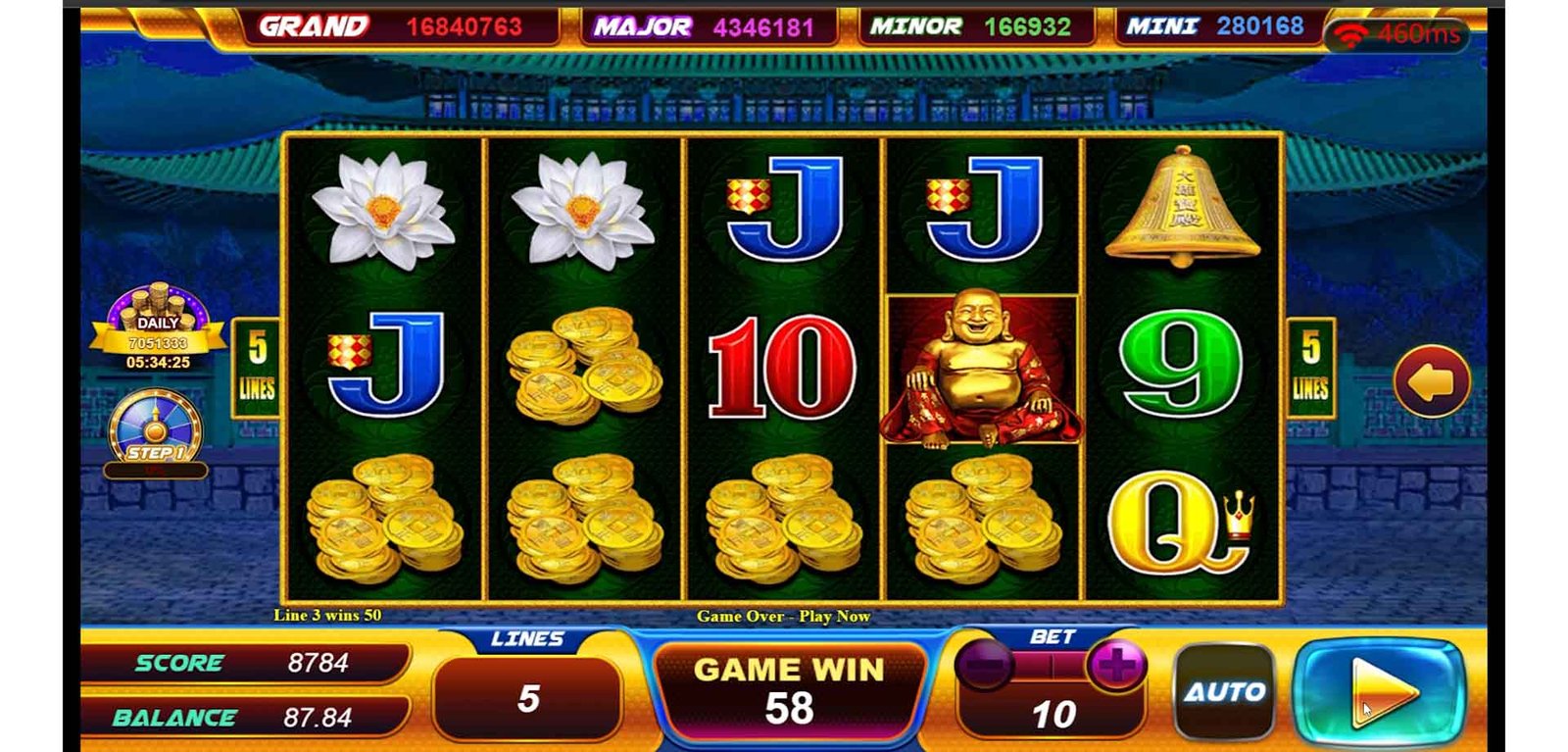
Task: Change the number of lines in the LINES box
Action: (x=527, y=697)
